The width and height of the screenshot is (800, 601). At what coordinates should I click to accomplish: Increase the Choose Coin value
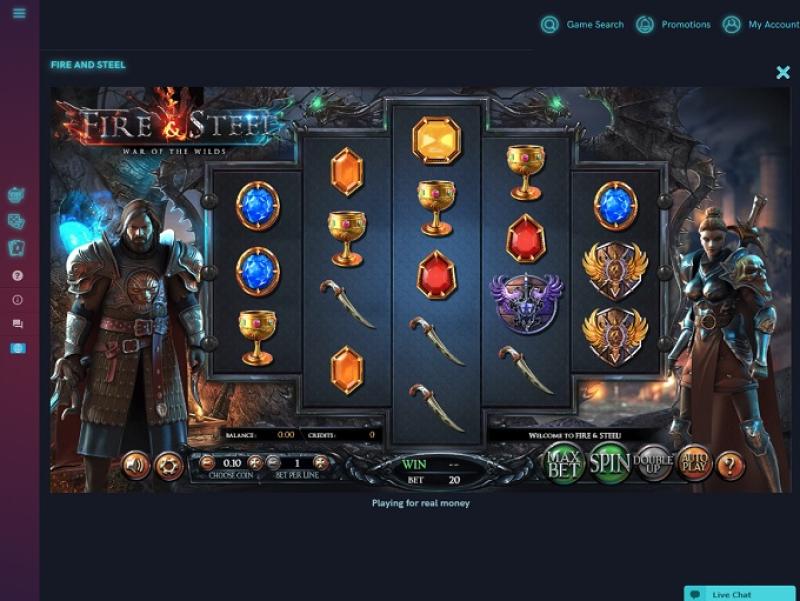point(255,463)
